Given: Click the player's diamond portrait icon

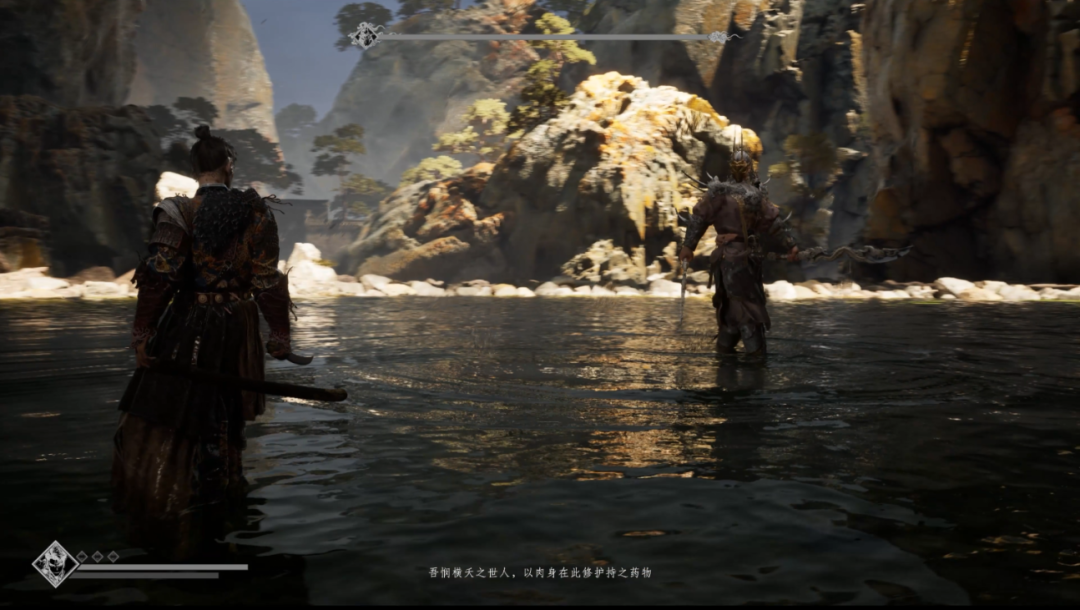Looking at the screenshot, I should click(54, 564).
